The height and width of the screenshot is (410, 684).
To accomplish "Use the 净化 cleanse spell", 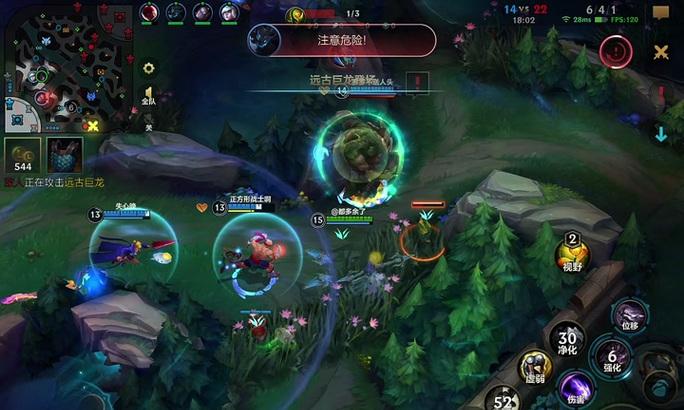I will [x=568, y=342].
